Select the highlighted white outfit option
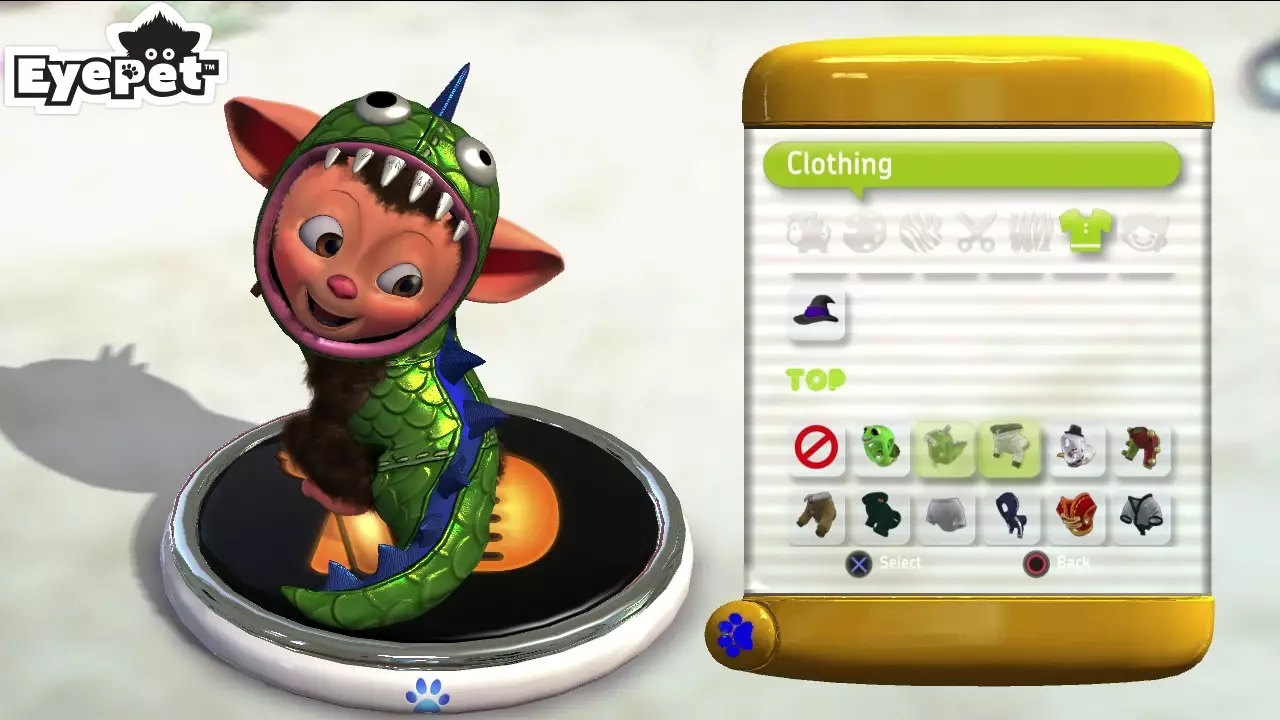1280x720 pixels. 1010,448
